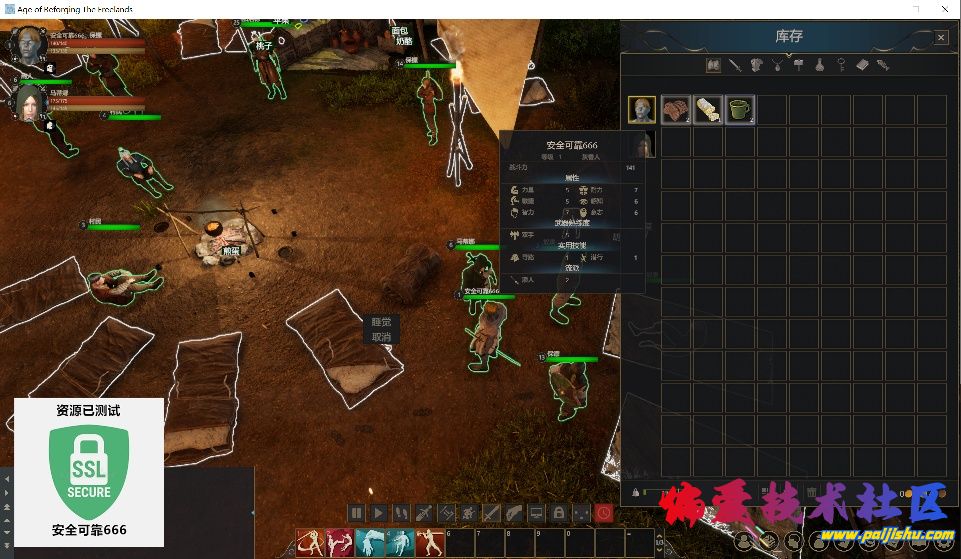Screen dimensions: 961x559
Task: Filter inventory by potion flask tab
Action: click(x=819, y=65)
